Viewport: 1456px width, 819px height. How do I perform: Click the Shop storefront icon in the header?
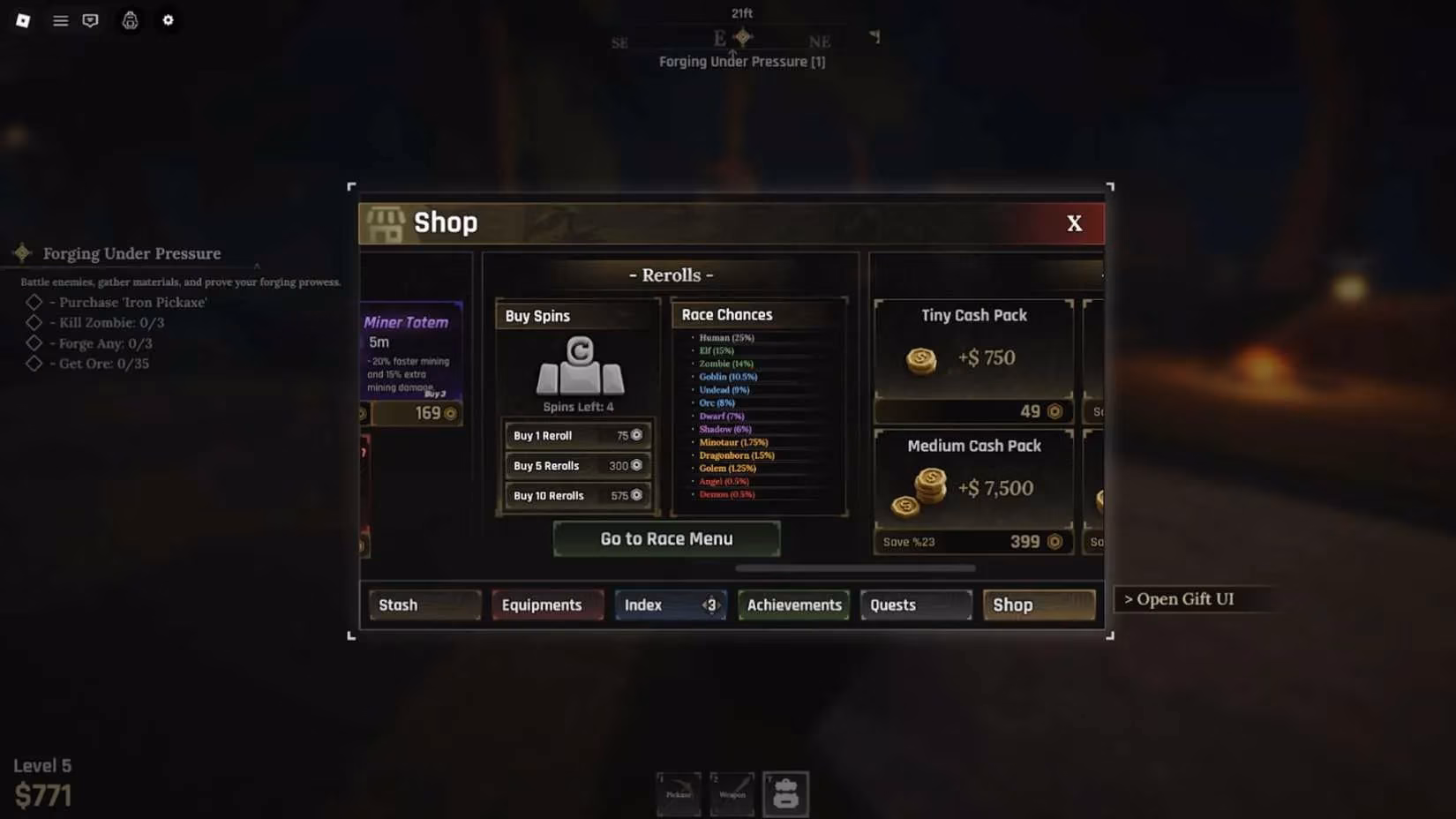[385, 222]
